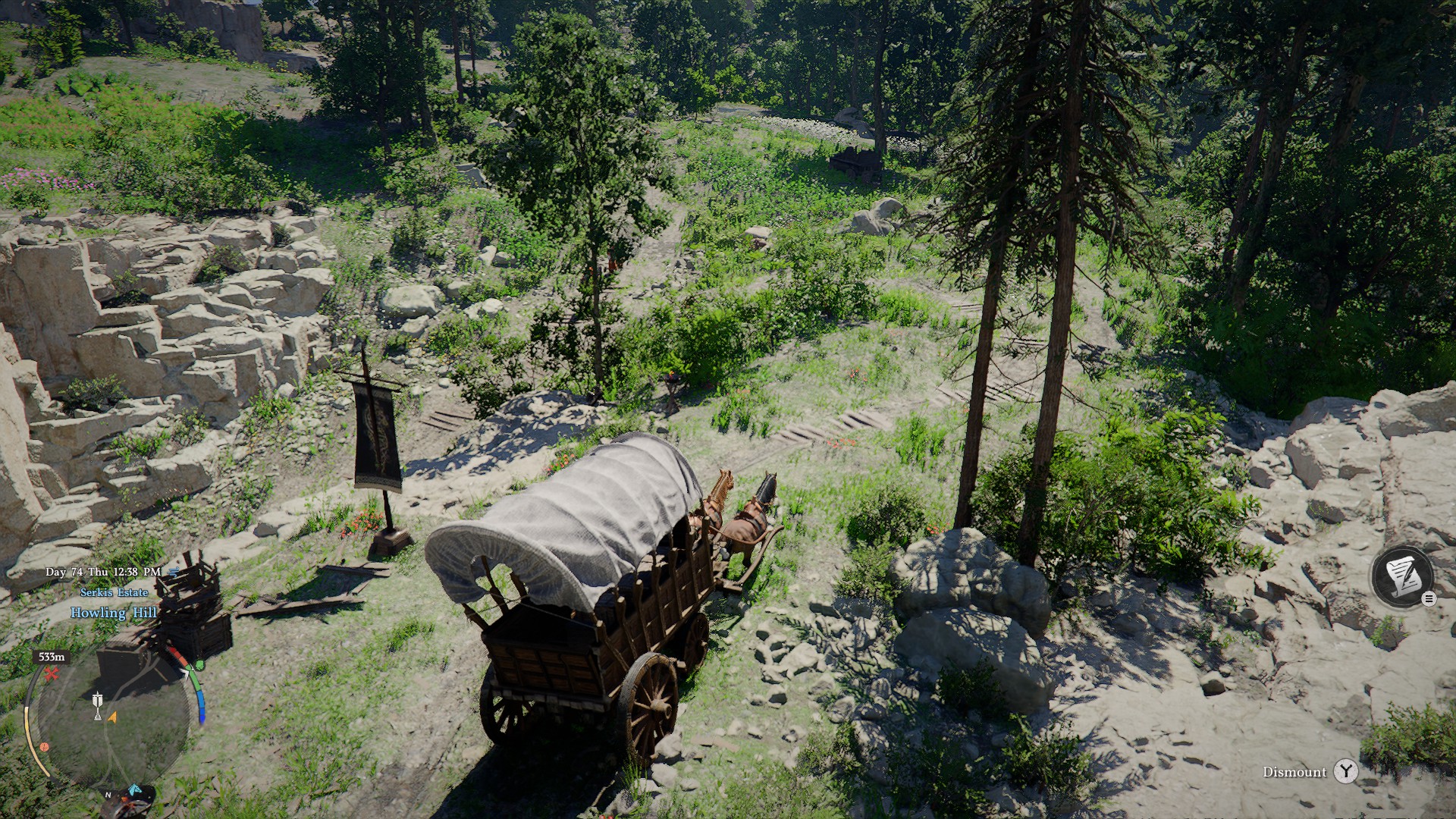Click the green dot on the horse stamina arc
This screenshot has width=1456, height=819.
point(199,664)
